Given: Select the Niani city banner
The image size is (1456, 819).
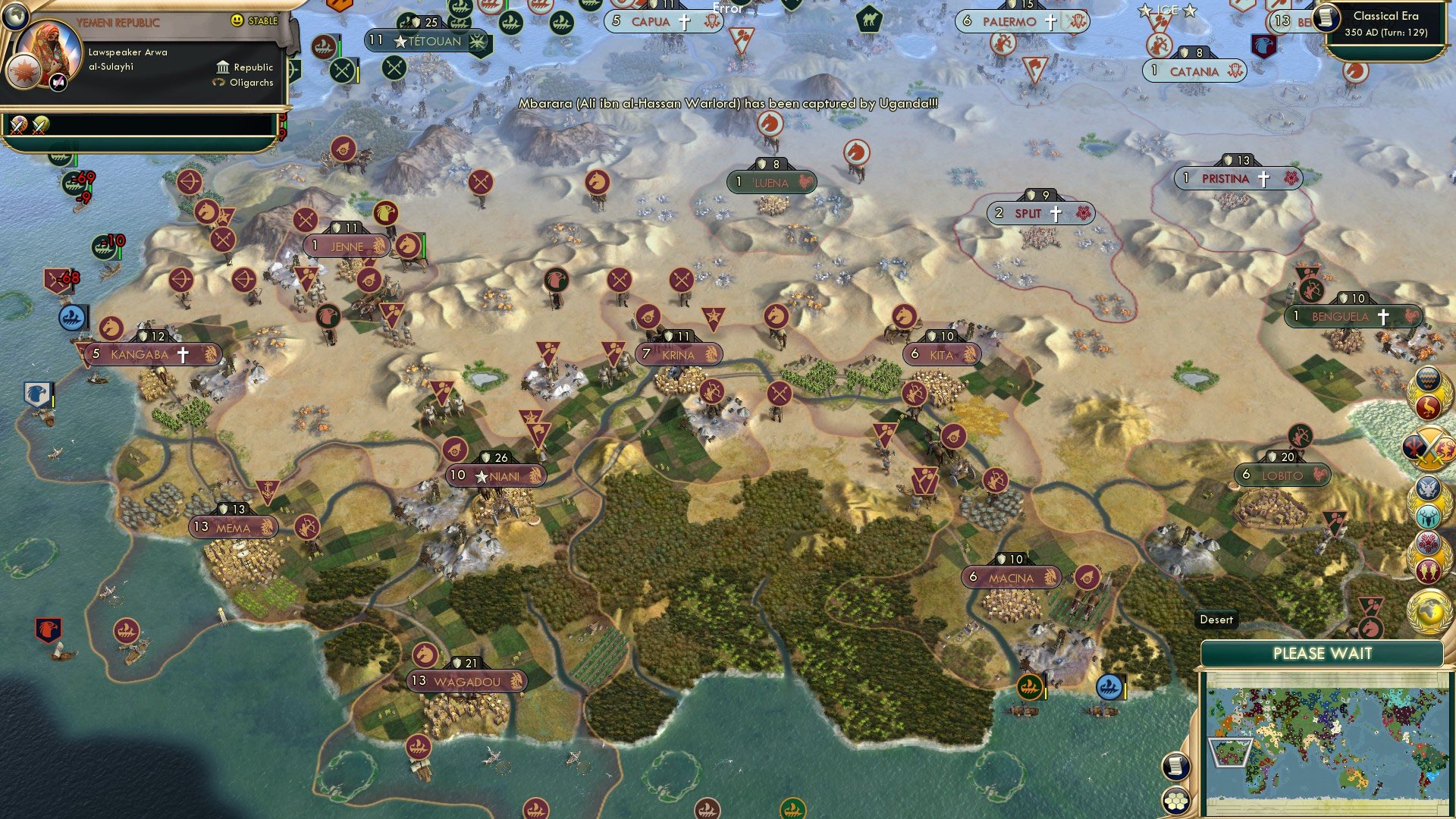Looking at the screenshot, I should point(496,474).
